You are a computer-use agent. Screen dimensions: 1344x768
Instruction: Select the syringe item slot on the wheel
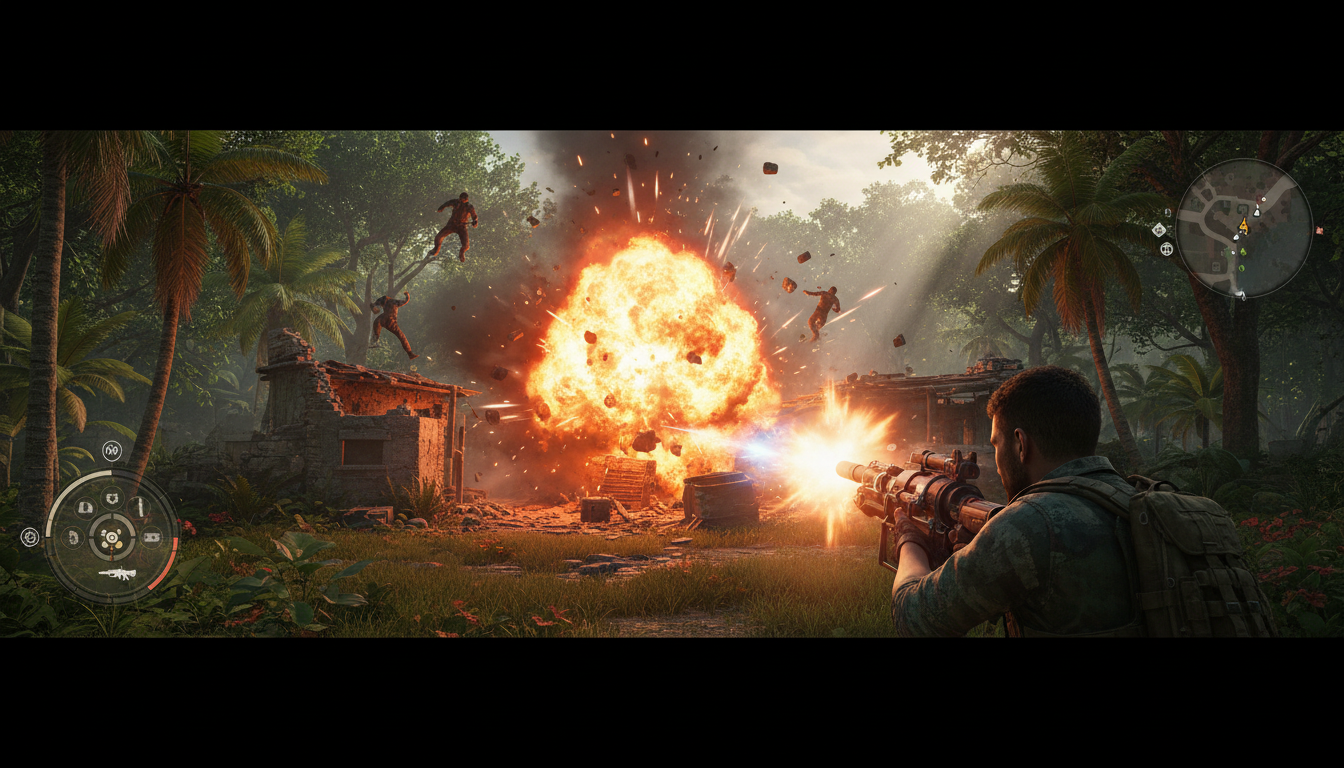141,508
